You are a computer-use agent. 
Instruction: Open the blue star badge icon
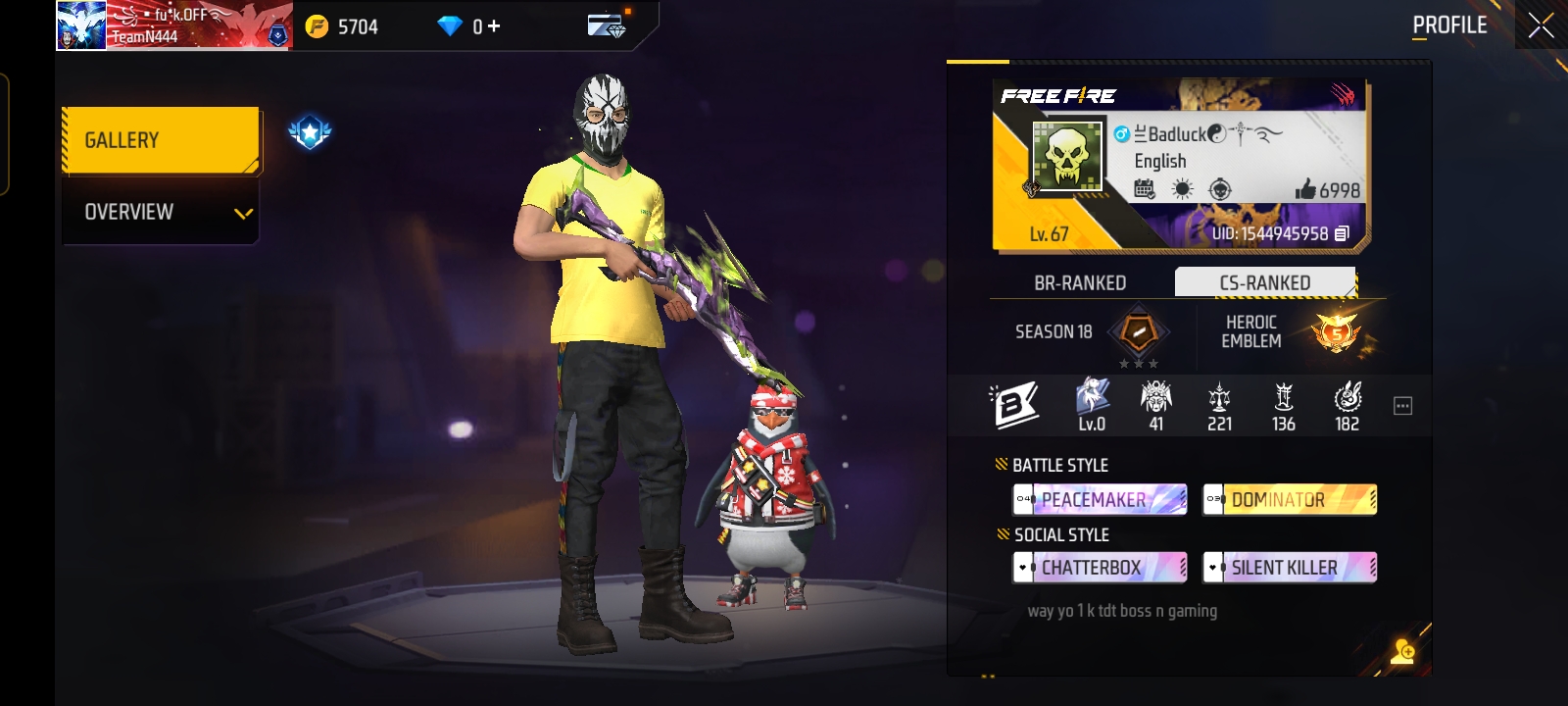click(310, 131)
